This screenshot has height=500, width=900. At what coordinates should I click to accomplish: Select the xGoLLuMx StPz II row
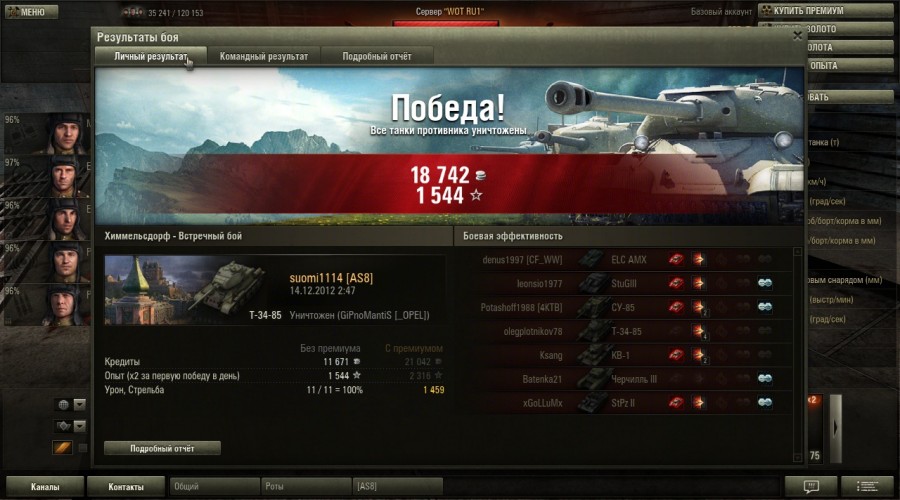coord(626,403)
